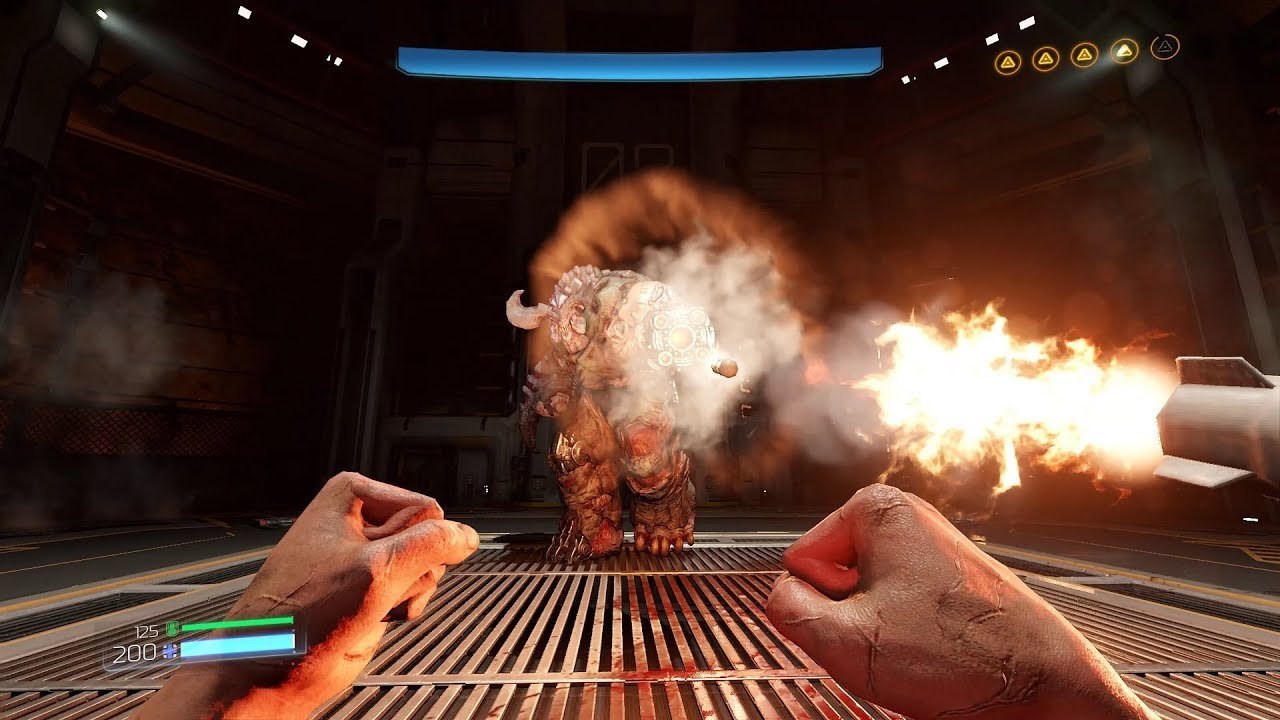
Task: Click the blue health cross icon
Action: [170, 652]
